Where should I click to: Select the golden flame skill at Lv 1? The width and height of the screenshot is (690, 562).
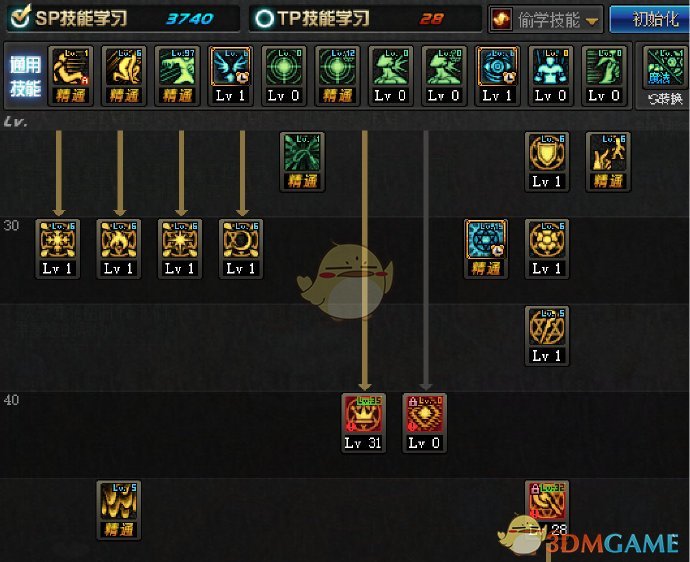pyautogui.click(x=119, y=241)
